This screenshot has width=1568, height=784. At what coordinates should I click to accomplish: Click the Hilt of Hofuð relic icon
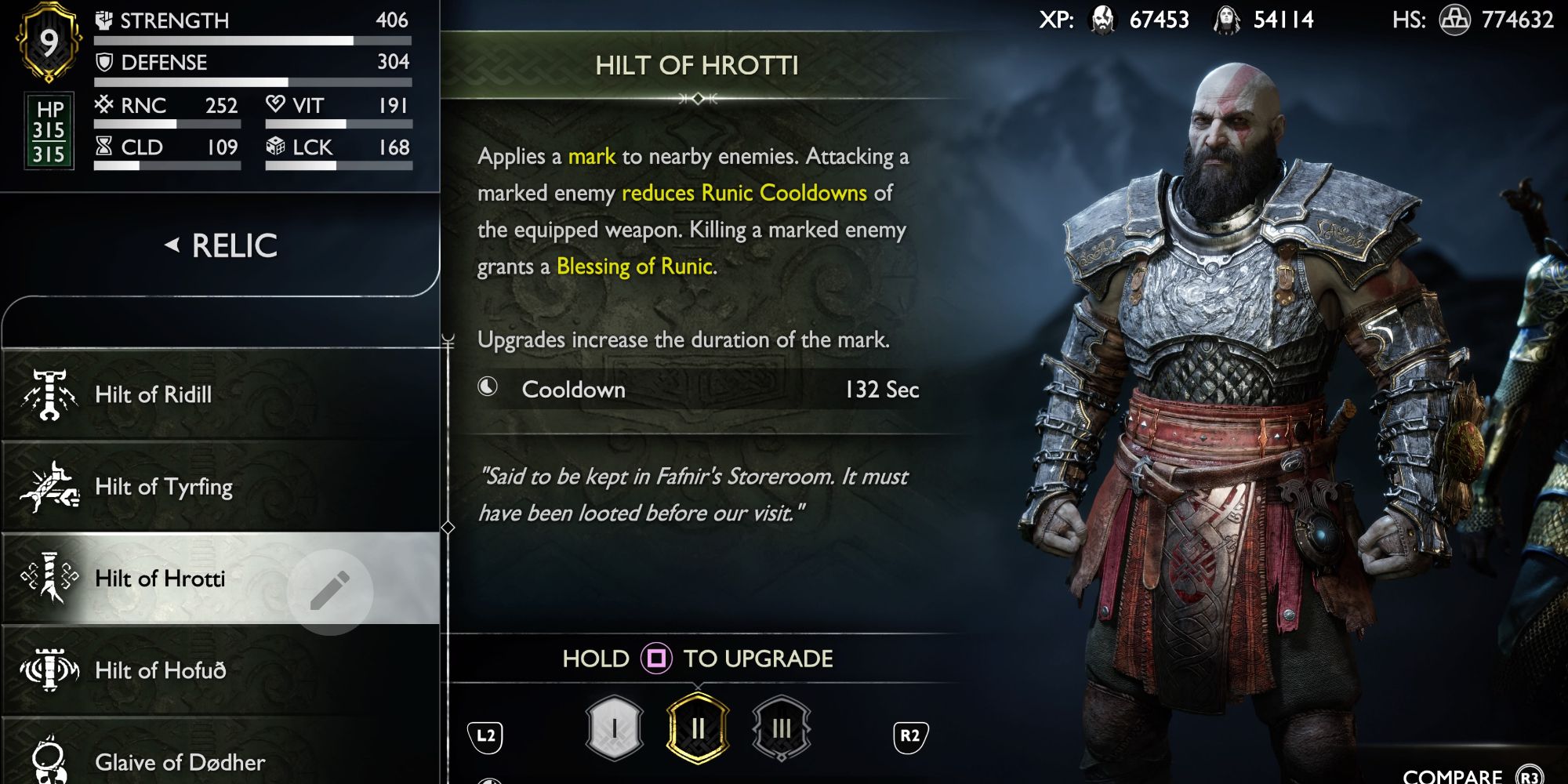click(x=49, y=670)
